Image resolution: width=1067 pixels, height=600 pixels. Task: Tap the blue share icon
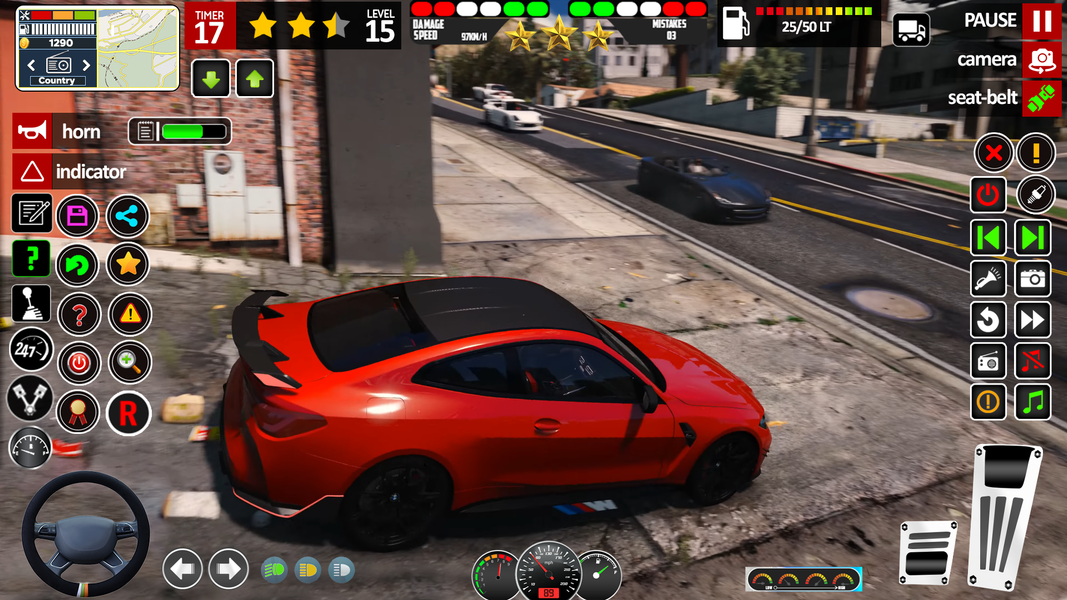[128, 215]
